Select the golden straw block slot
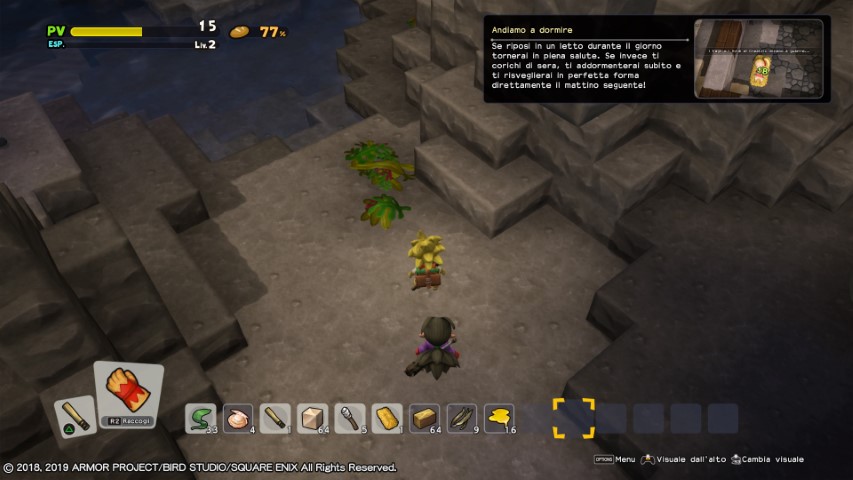 coord(424,417)
